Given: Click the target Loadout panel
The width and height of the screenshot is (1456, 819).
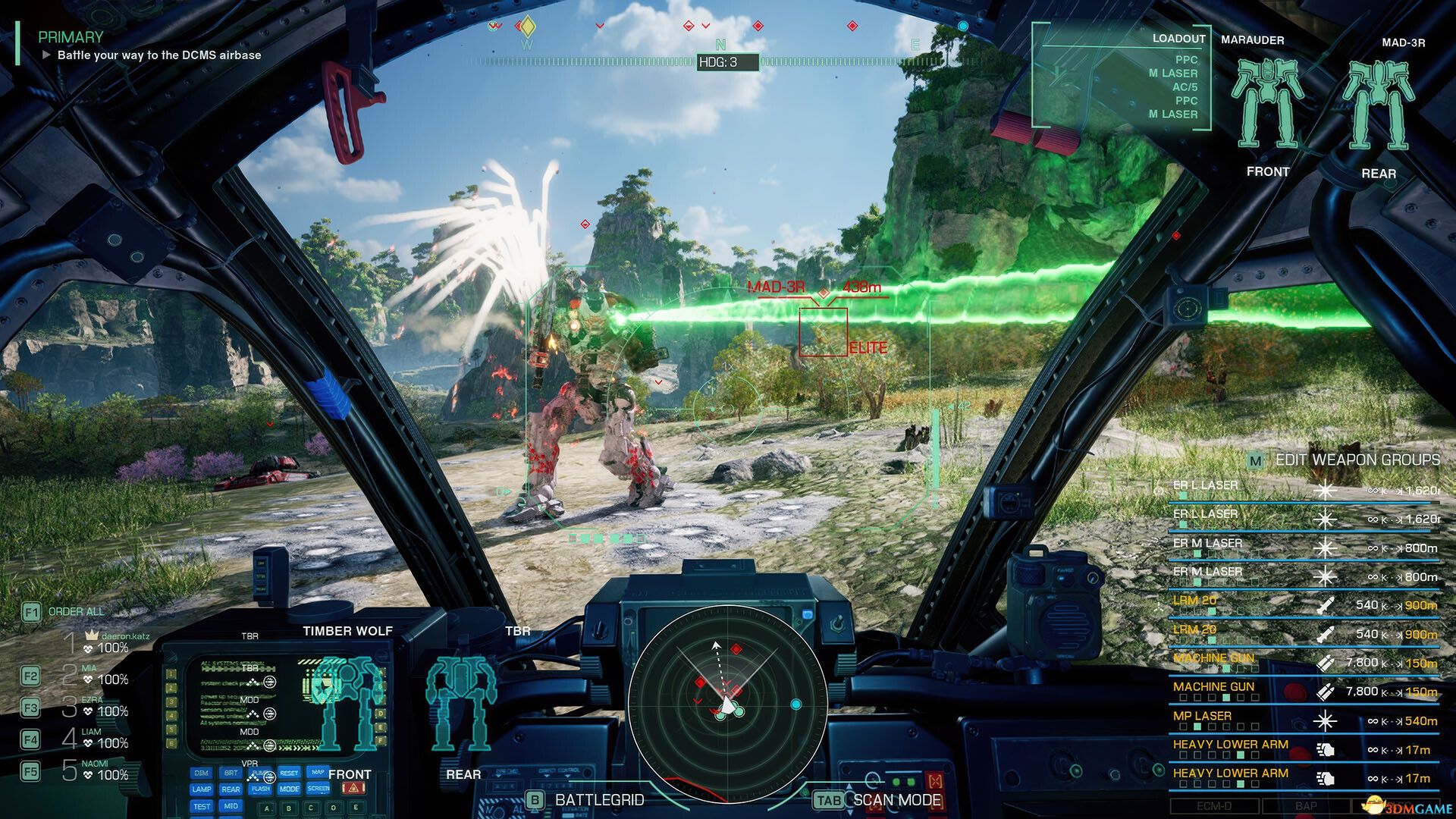Looking at the screenshot, I should (x=1124, y=77).
